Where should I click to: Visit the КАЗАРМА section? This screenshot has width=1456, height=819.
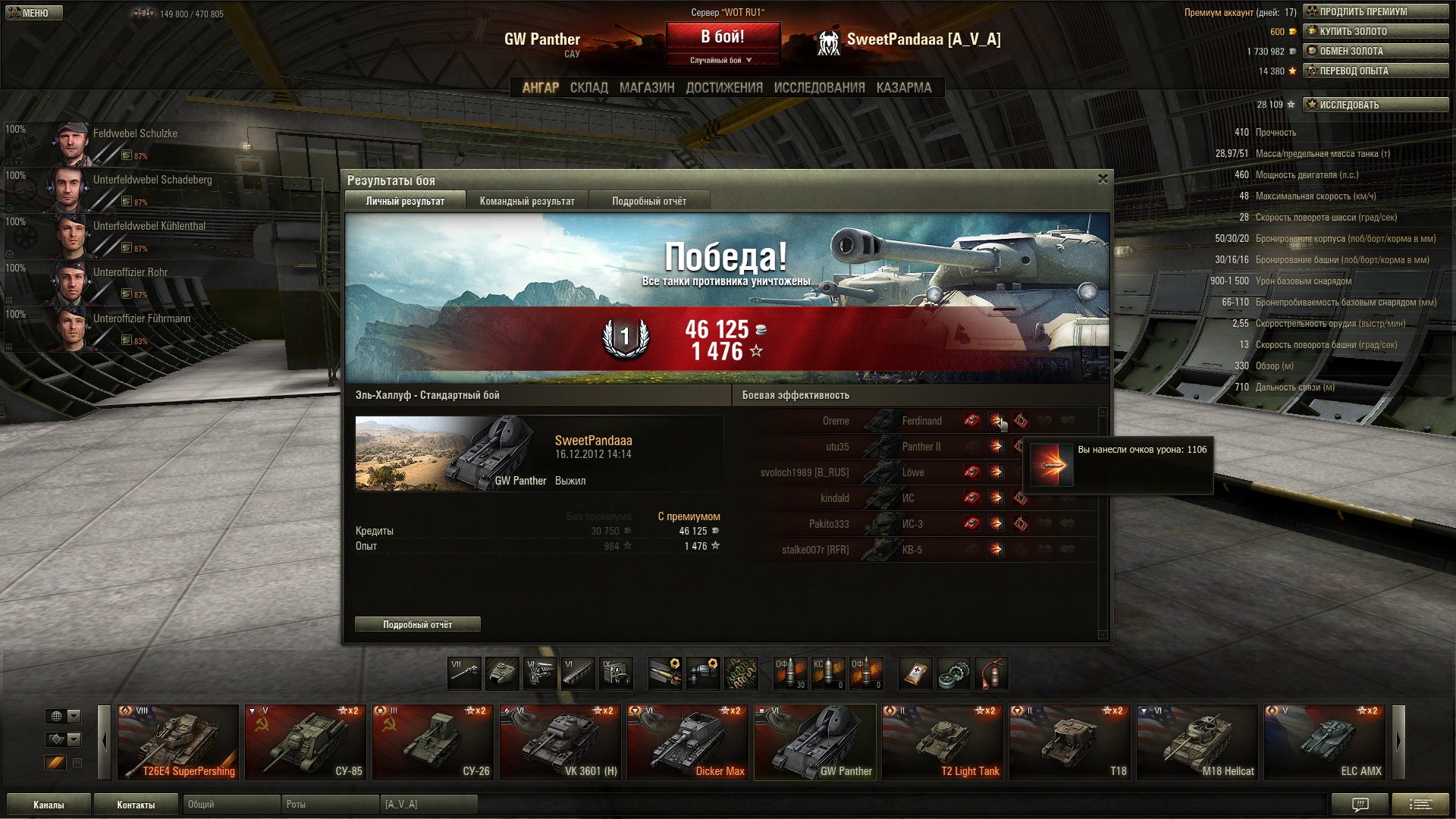coord(903,88)
